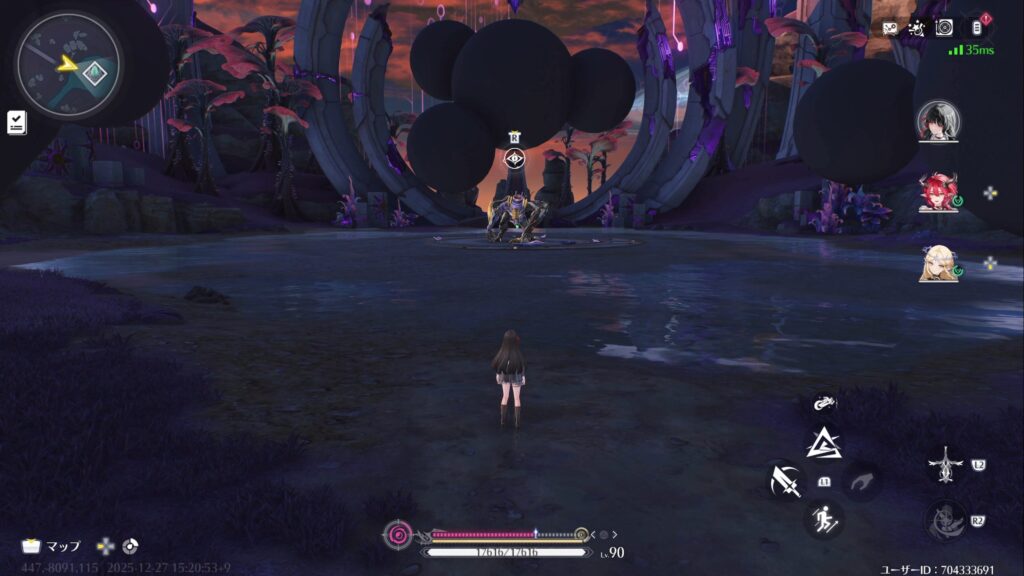Click the マップ map button
The width and height of the screenshot is (1024, 576).
tap(52, 546)
